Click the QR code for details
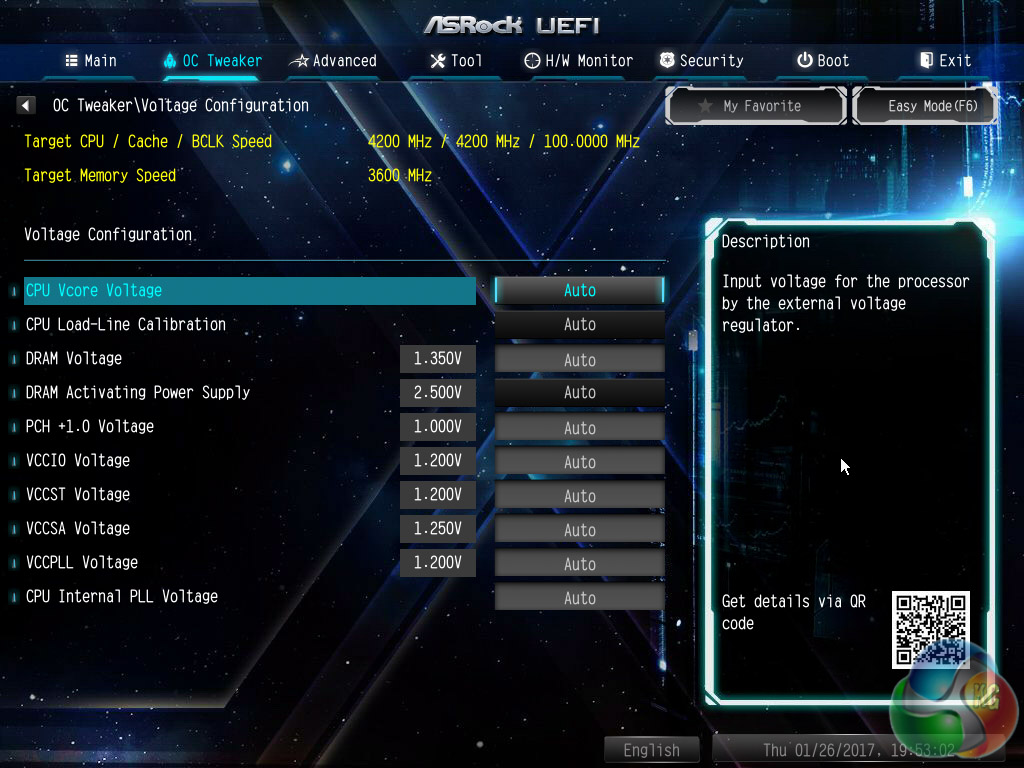Screen dimensions: 1024x768 point(930,630)
